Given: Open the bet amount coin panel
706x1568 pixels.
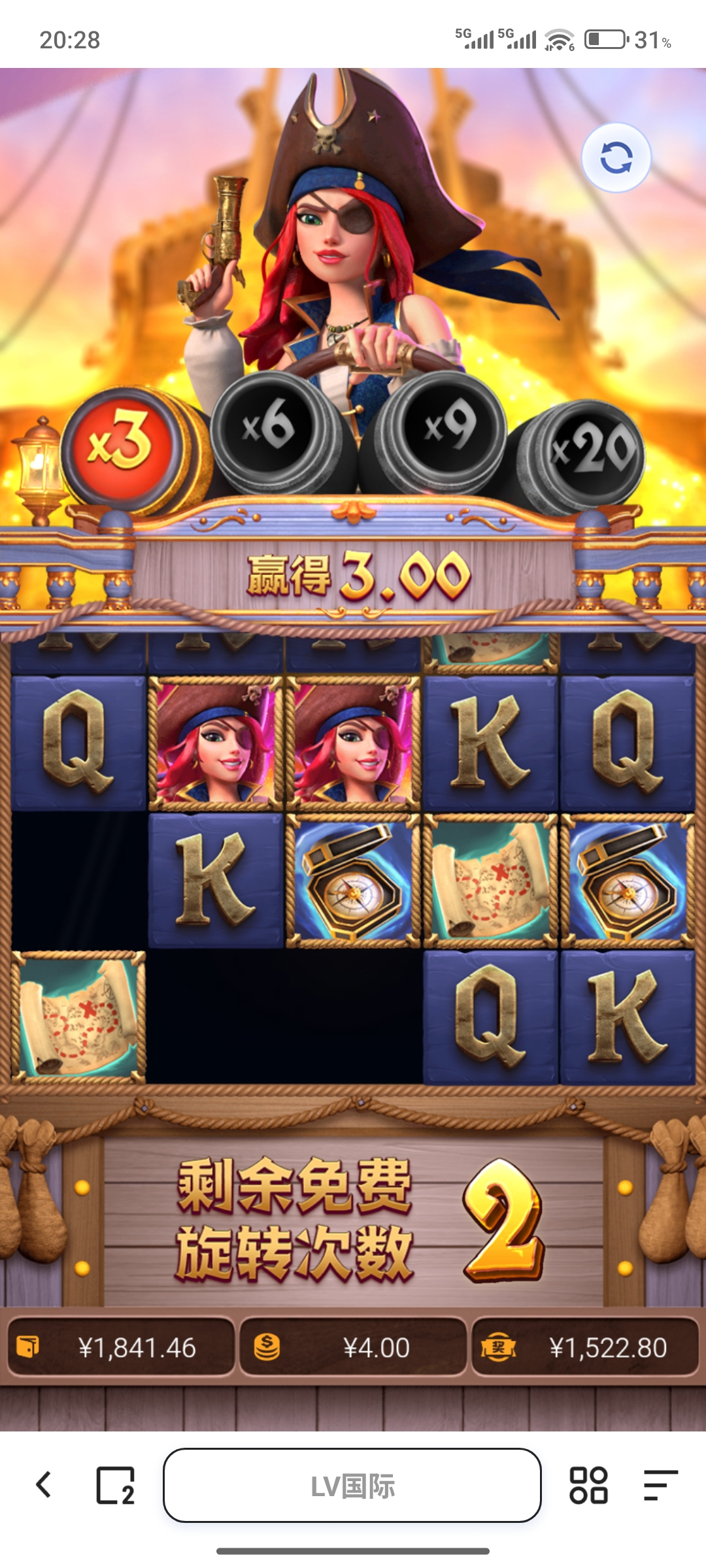Looking at the screenshot, I should pyautogui.click(x=353, y=1347).
